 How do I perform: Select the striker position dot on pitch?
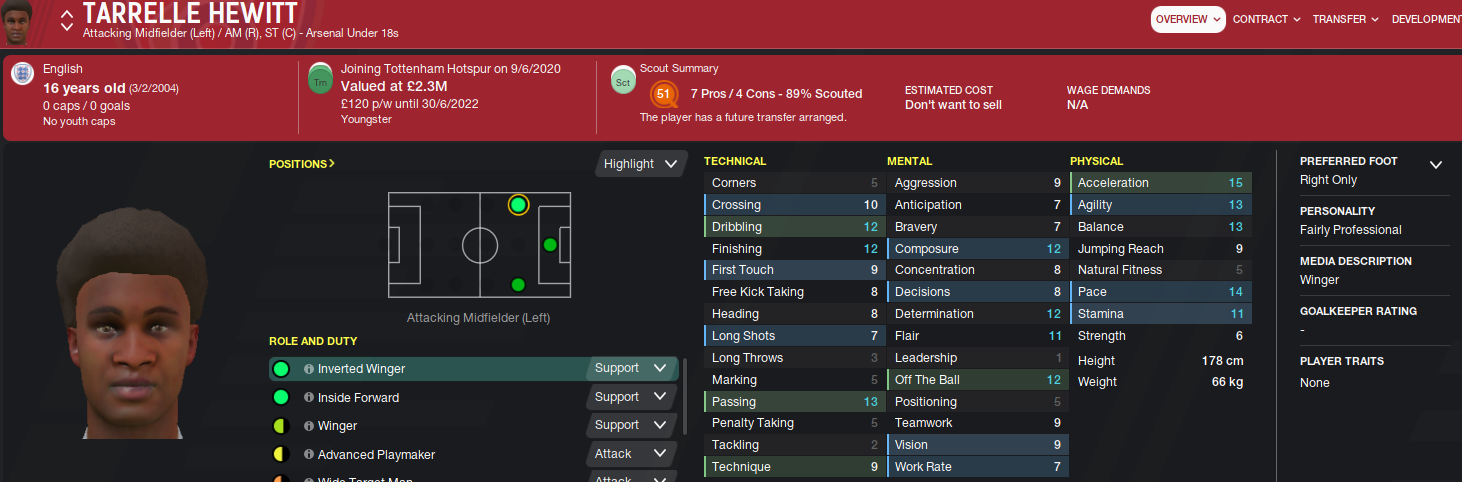(x=549, y=244)
